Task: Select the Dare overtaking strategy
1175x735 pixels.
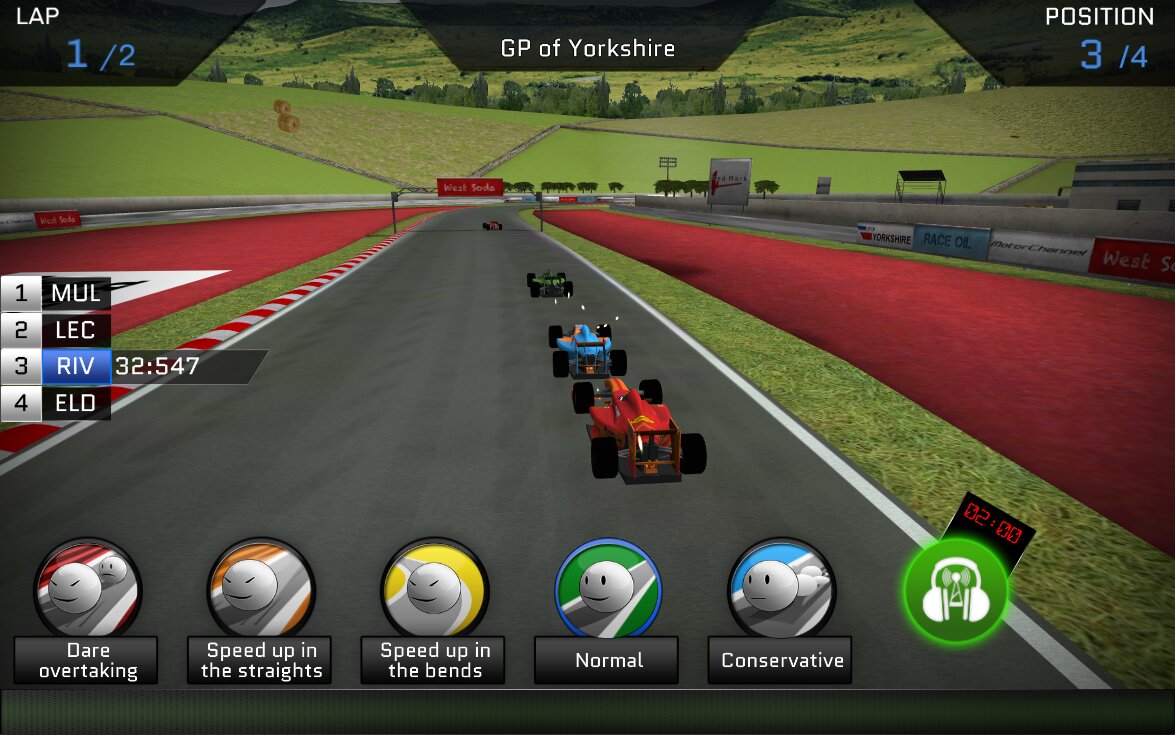Action: (x=87, y=592)
